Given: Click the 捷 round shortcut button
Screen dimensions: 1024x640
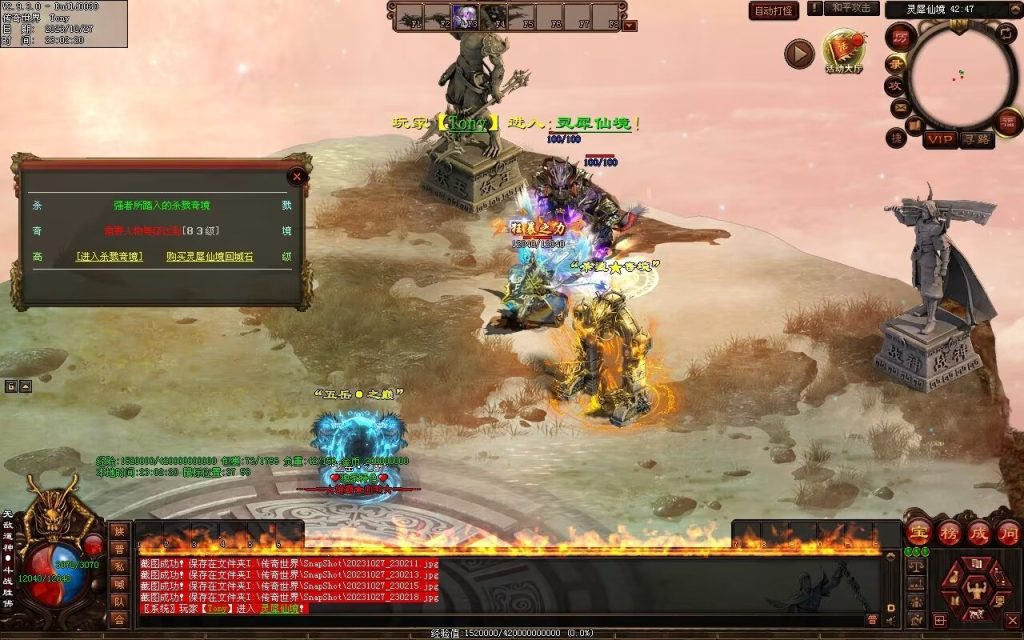Looking at the screenshot, I should (896, 137).
